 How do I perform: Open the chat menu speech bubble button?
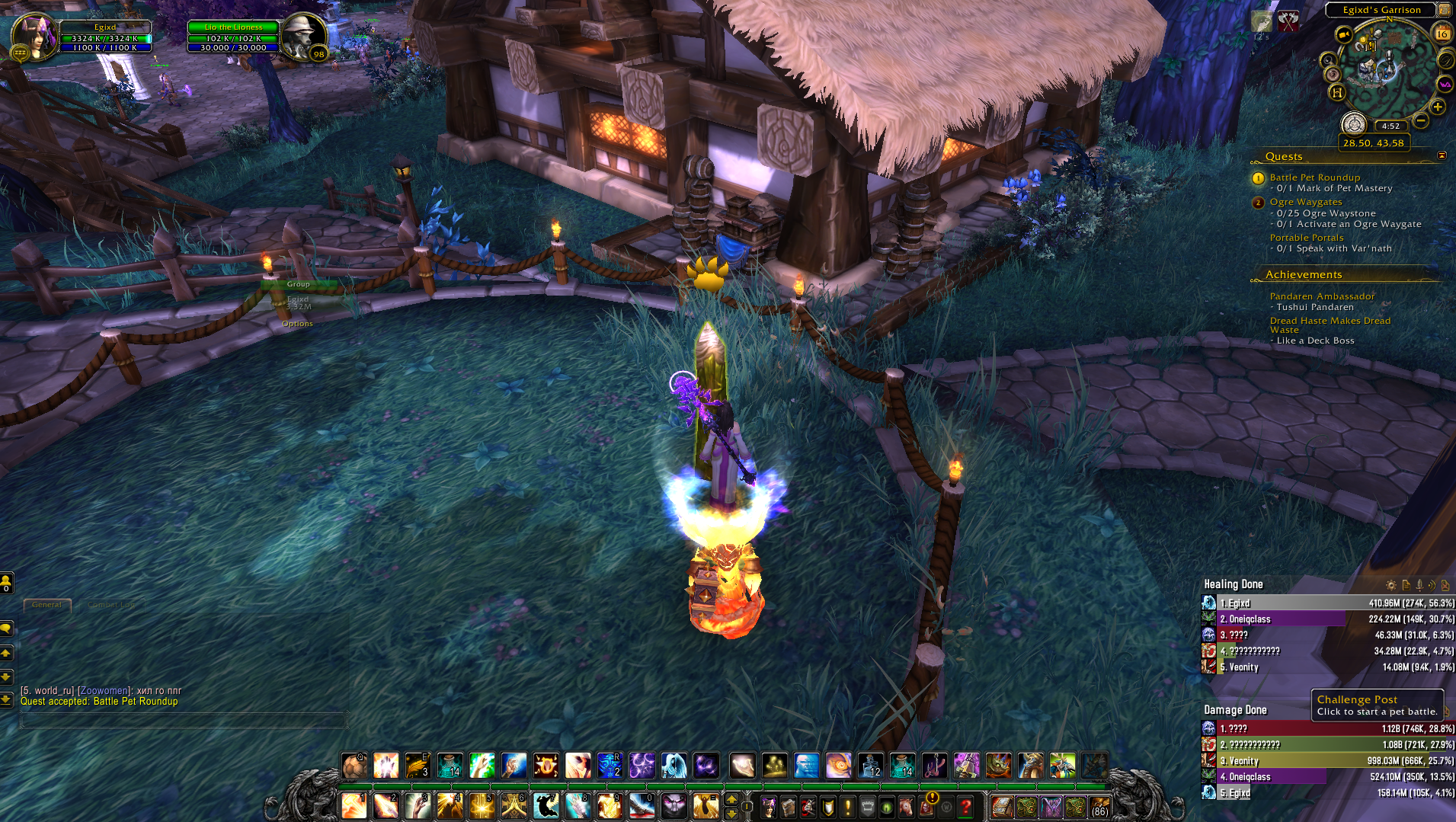pyautogui.click(x=6, y=628)
